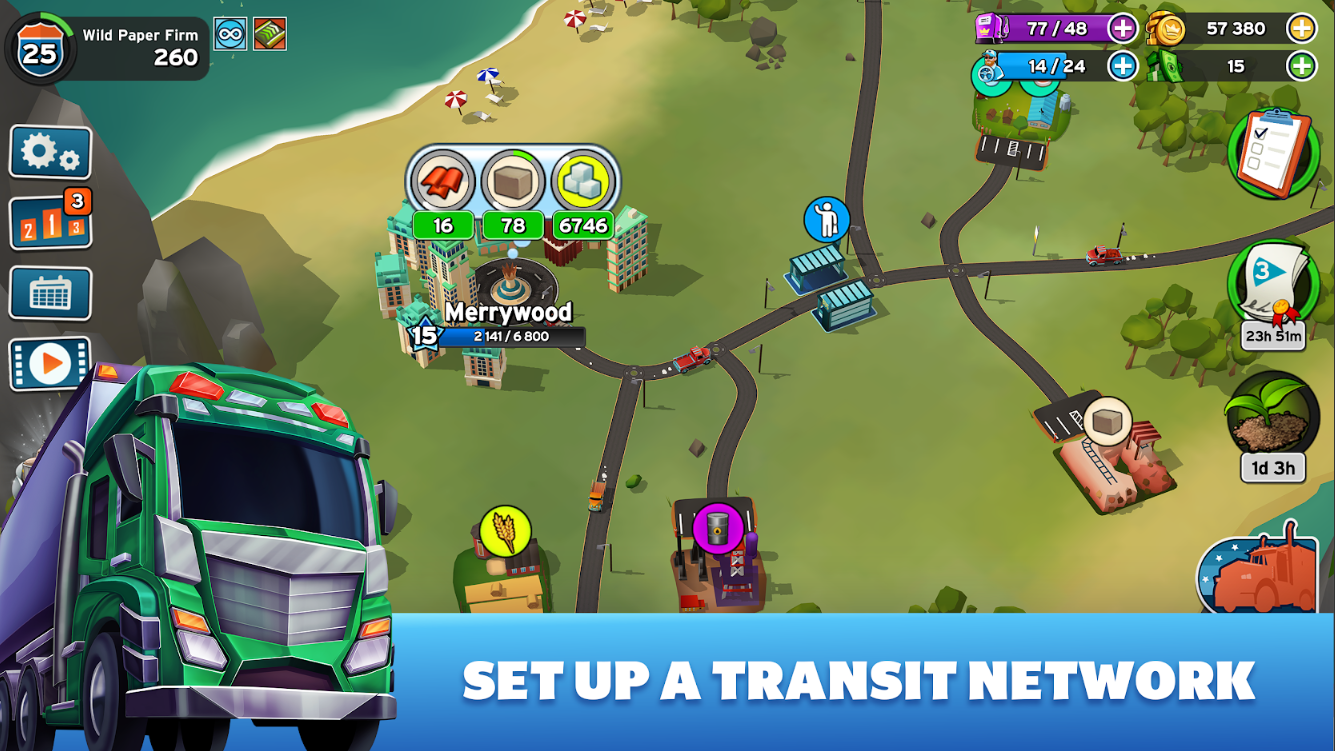Open the settings gear menu
Screen dimensions: 1335x751
coord(50,149)
